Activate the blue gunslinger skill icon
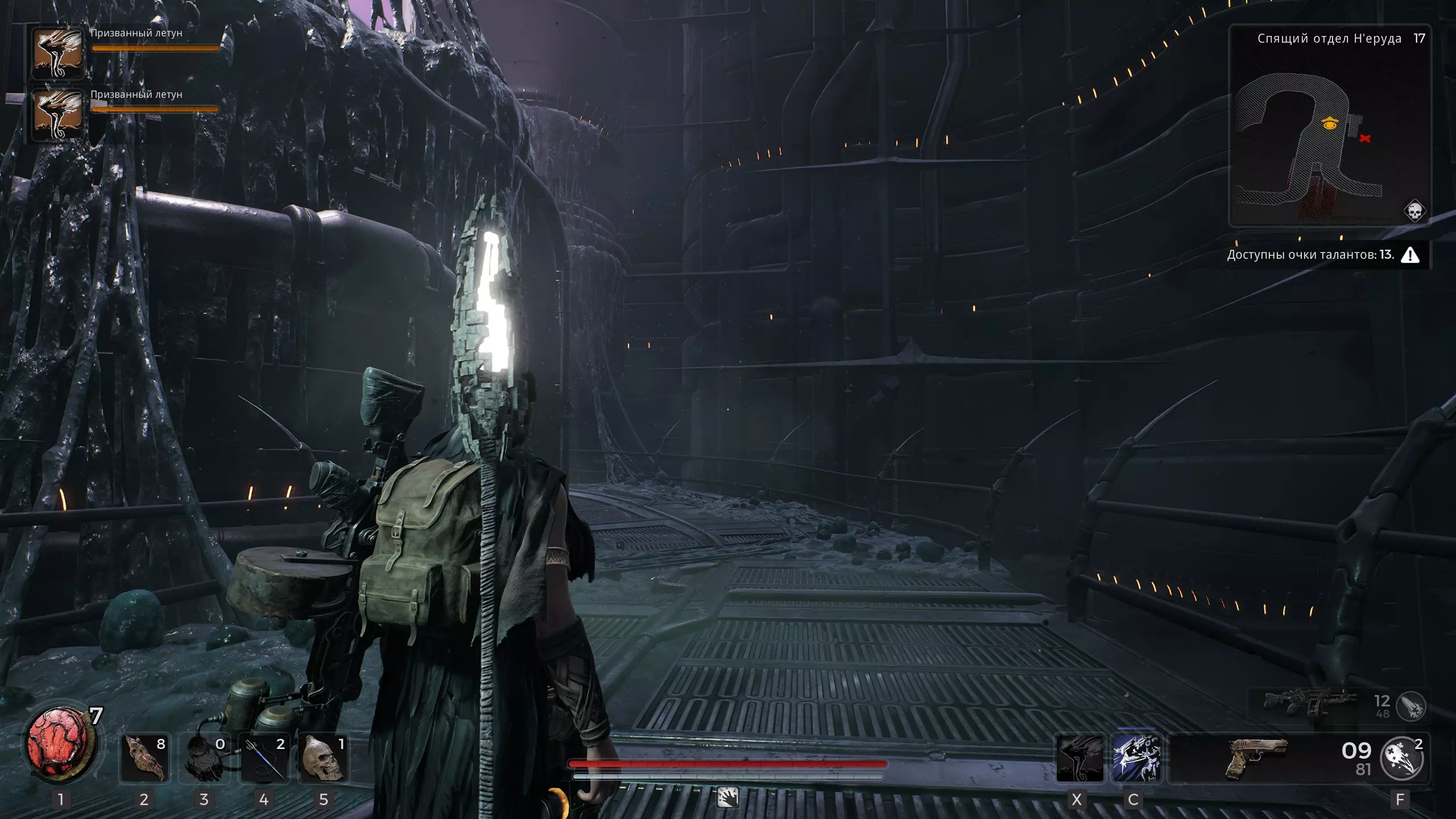 (x=1136, y=758)
